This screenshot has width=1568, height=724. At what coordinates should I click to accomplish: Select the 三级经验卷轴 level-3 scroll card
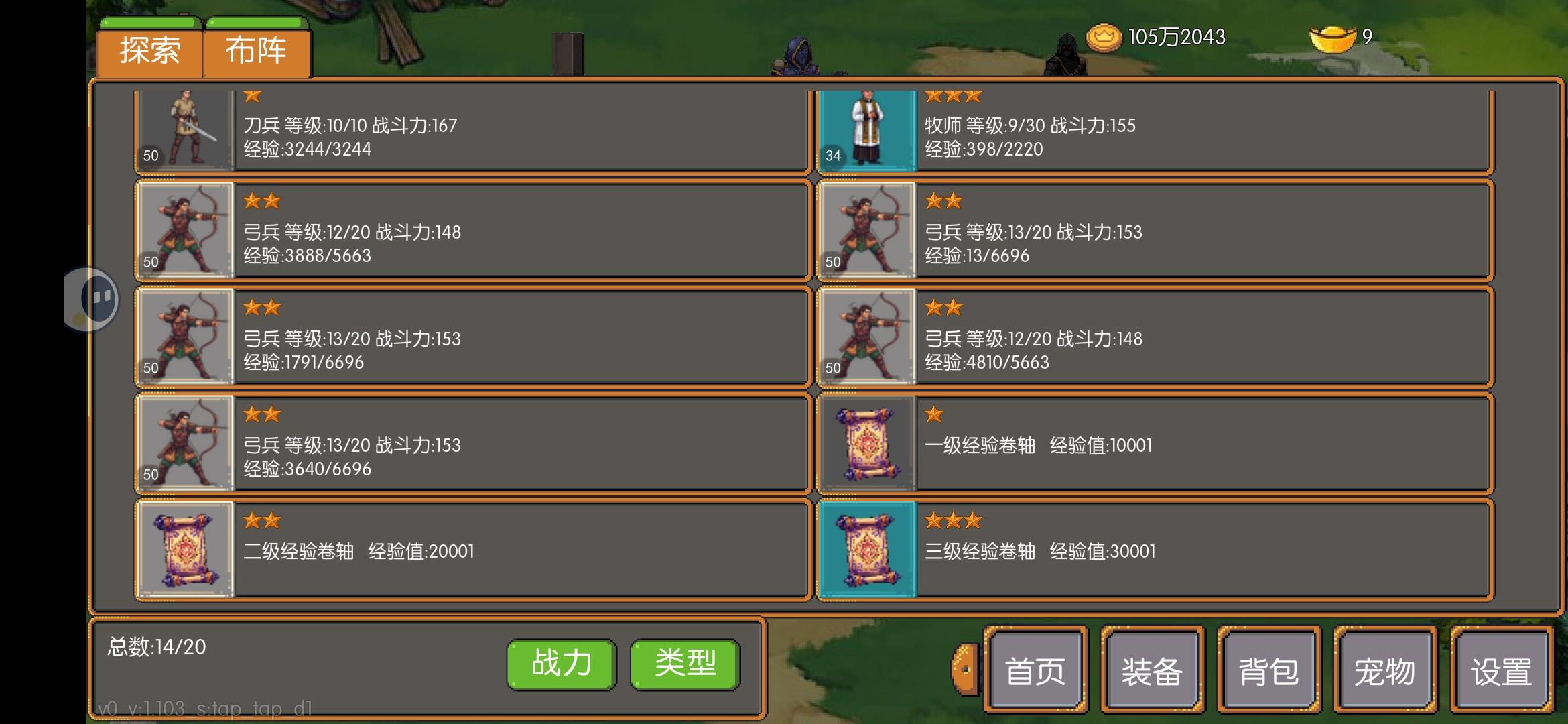tap(1139, 550)
